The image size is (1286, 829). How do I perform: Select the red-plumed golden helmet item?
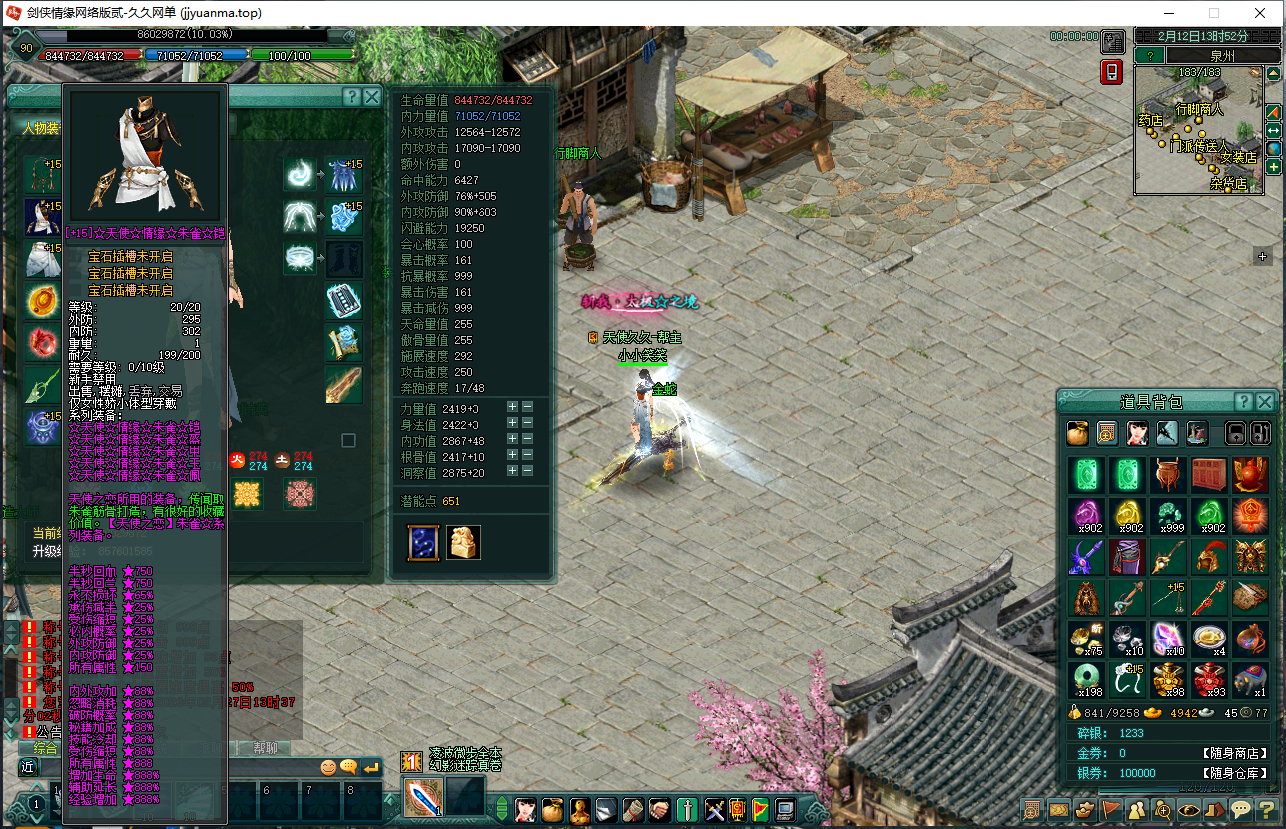1208,557
